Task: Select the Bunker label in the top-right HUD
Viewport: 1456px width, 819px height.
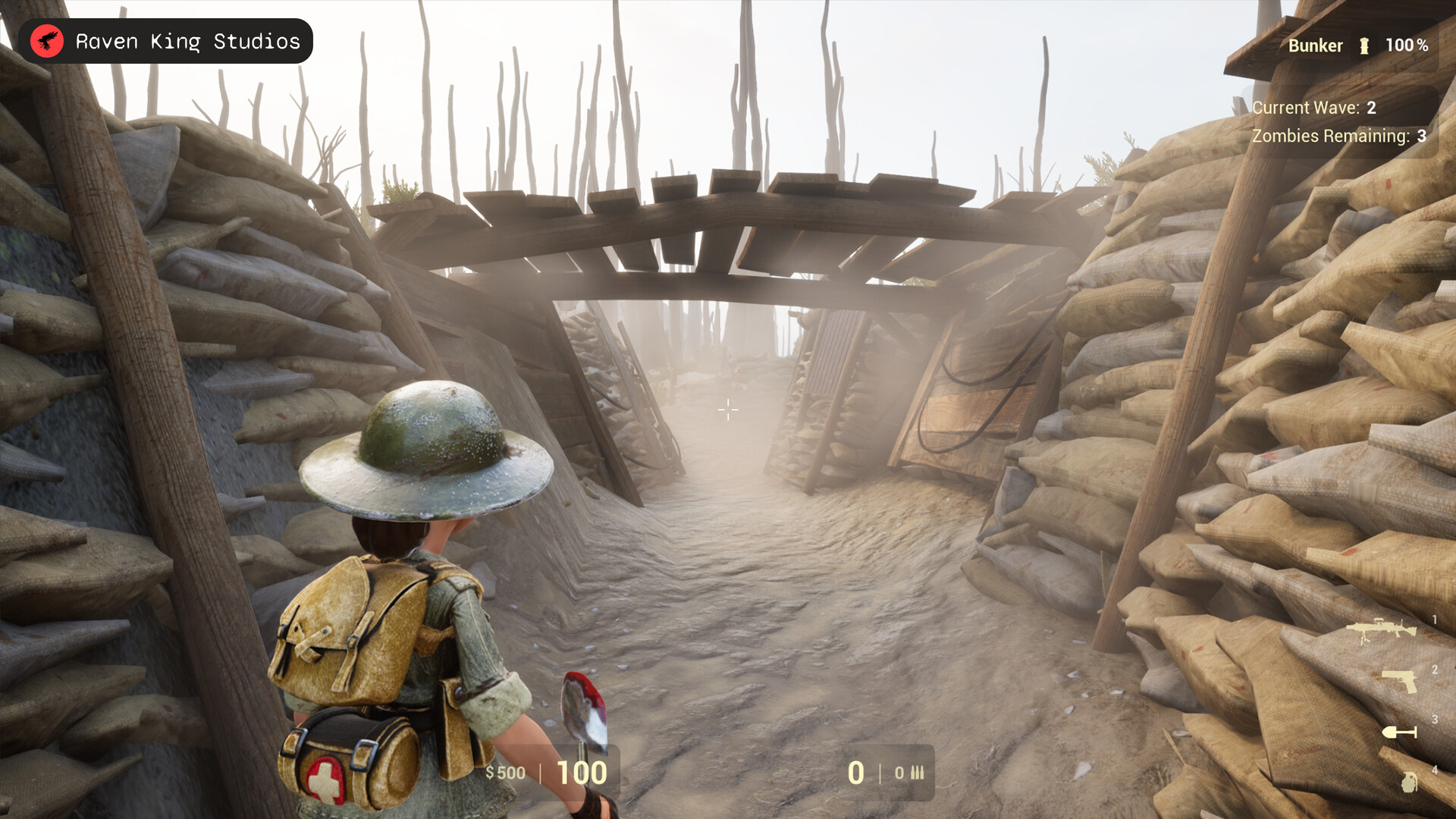Action: (1316, 45)
